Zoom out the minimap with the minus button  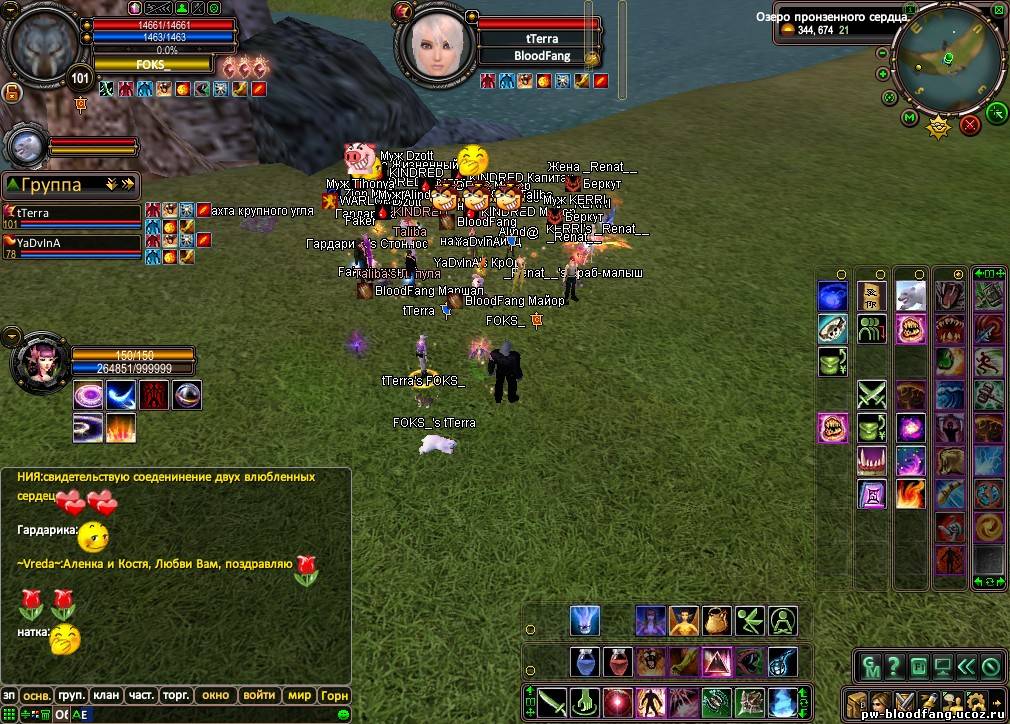(x=883, y=53)
